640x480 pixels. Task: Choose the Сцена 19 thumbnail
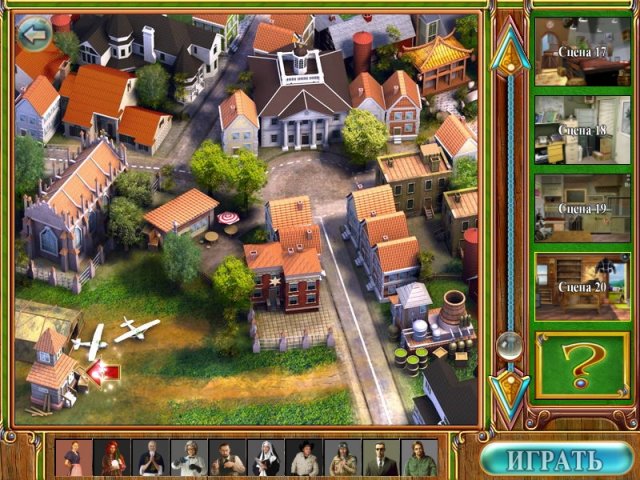[x=582, y=208]
